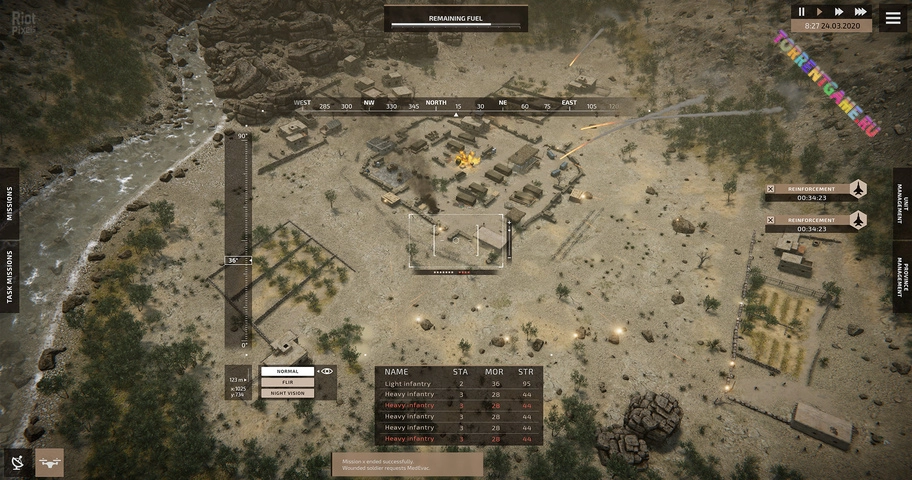Screen dimensions: 912x480
Task: Resume normal play speed
Action: (x=819, y=12)
